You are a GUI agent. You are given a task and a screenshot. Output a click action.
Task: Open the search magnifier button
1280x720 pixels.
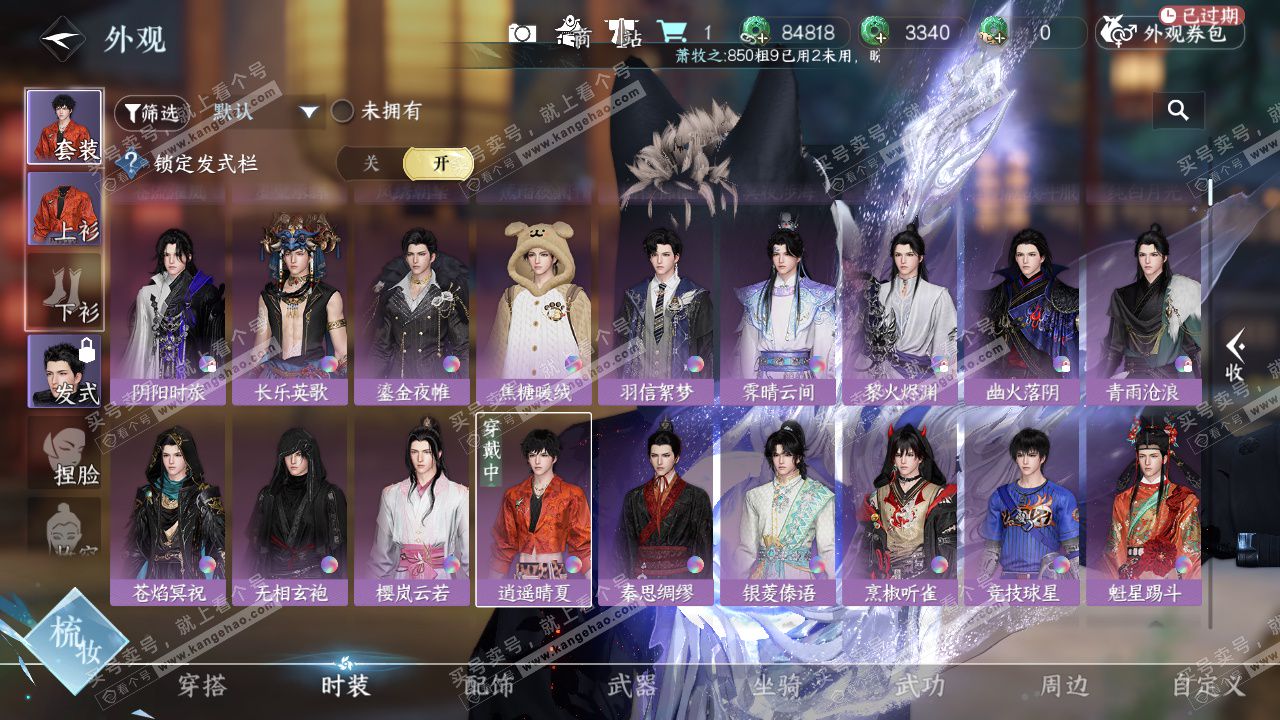click(1178, 111)
